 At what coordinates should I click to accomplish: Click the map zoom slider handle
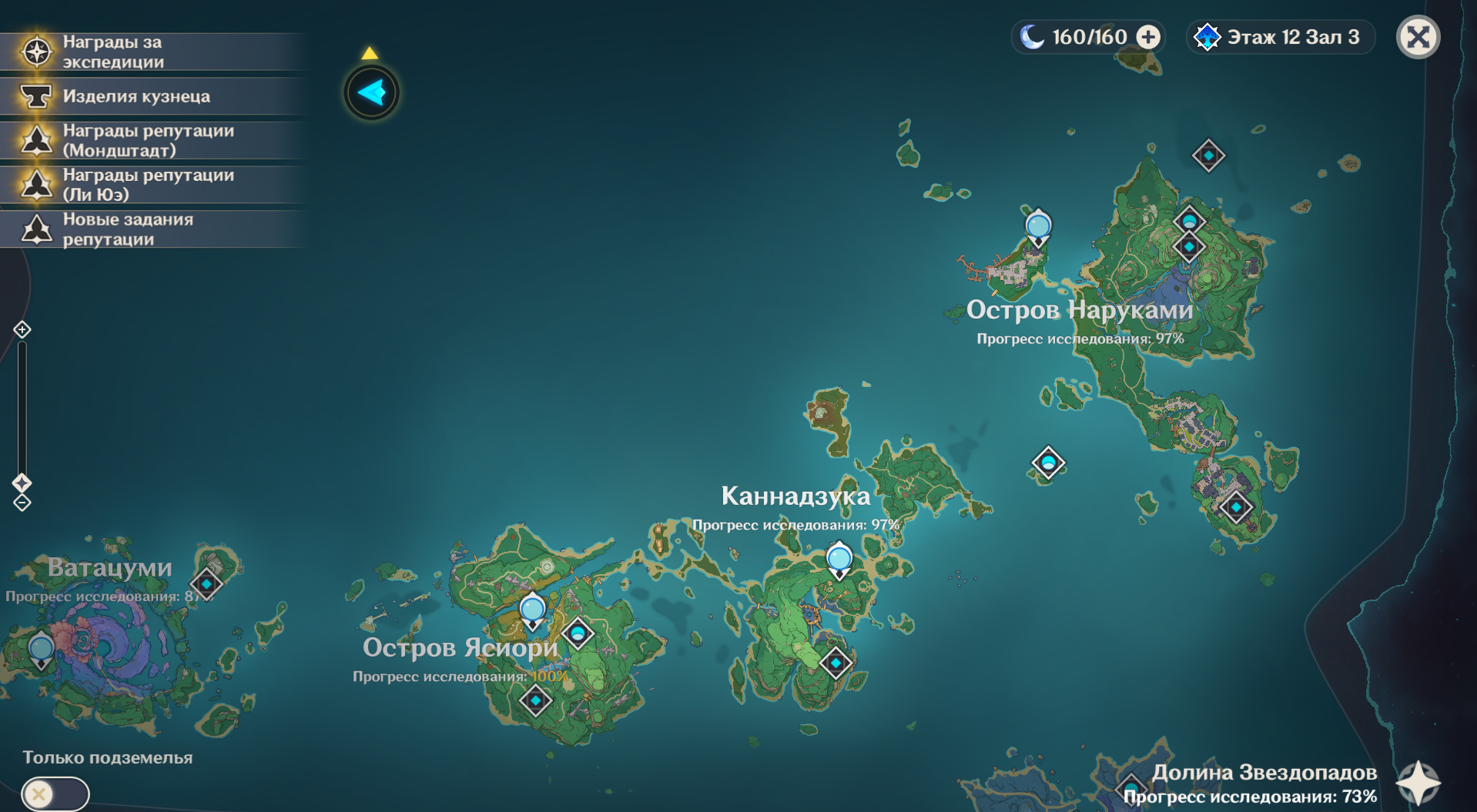tap(22, 483)
